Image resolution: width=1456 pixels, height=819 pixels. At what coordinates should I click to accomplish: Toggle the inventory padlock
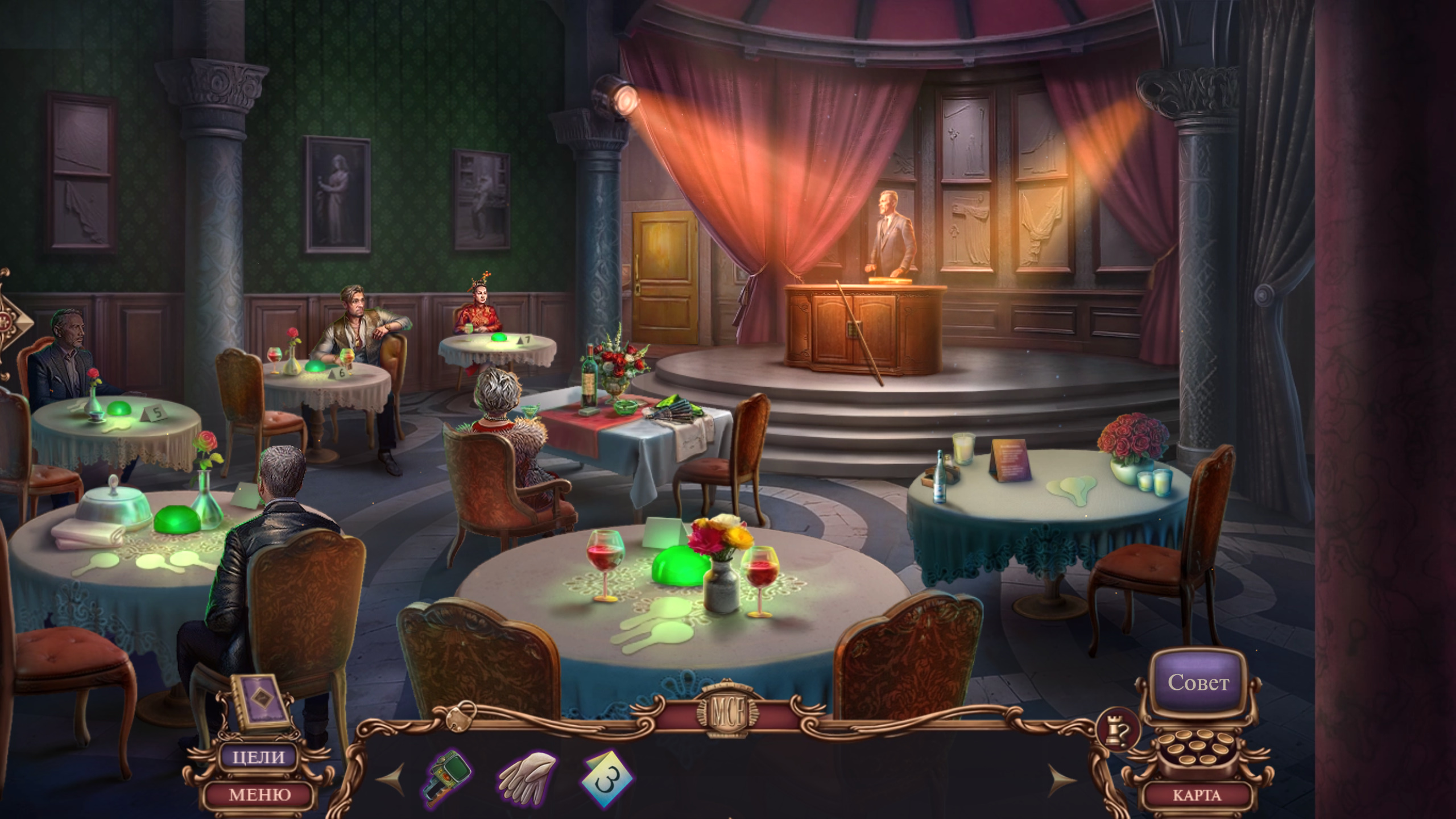(x=461, y=717)
